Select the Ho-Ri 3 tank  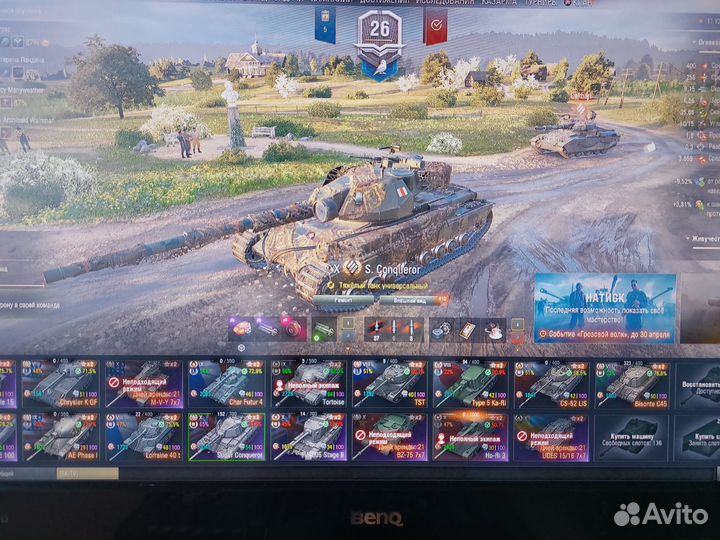(469, 436)
